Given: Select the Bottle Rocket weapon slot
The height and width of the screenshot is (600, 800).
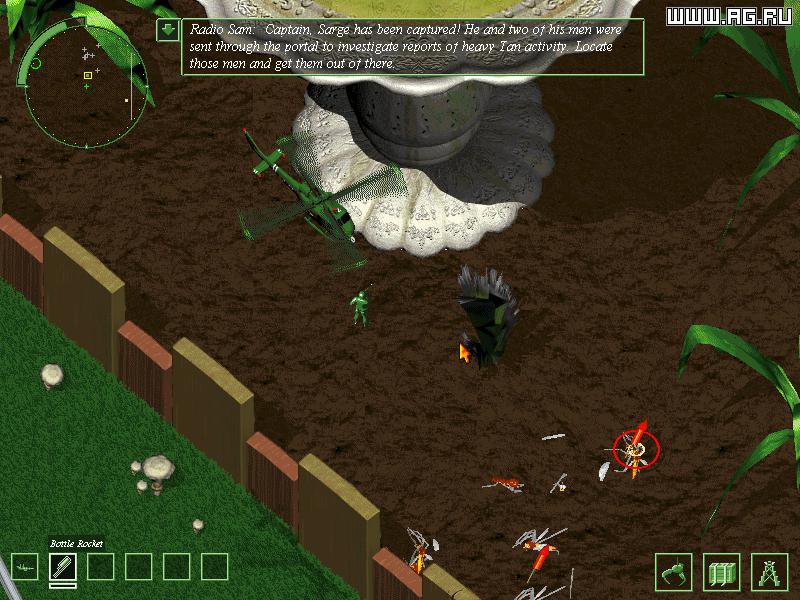Looking at the screenshot, I should tap(63, 567).
